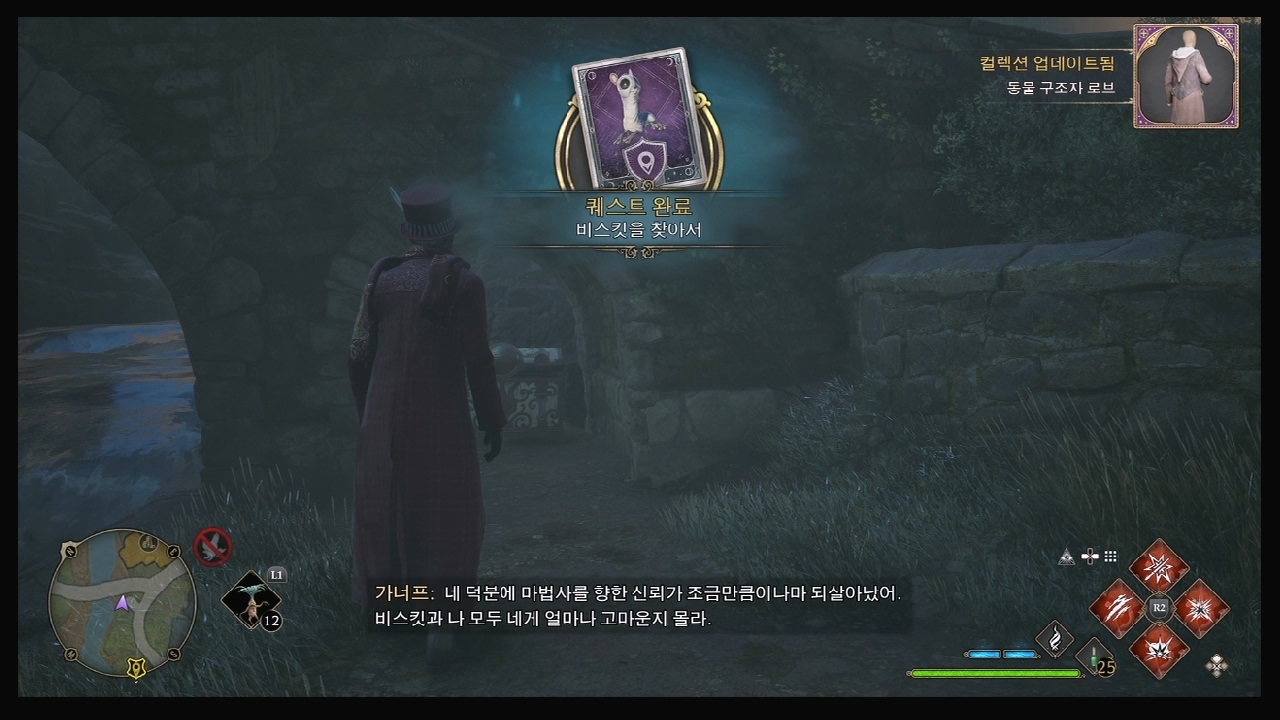Viewport: 1280px width, 720px height.
Task: Click the grid icon next to the d-pad symbol
Action: pyautogui.click(x=1111, y=556)
